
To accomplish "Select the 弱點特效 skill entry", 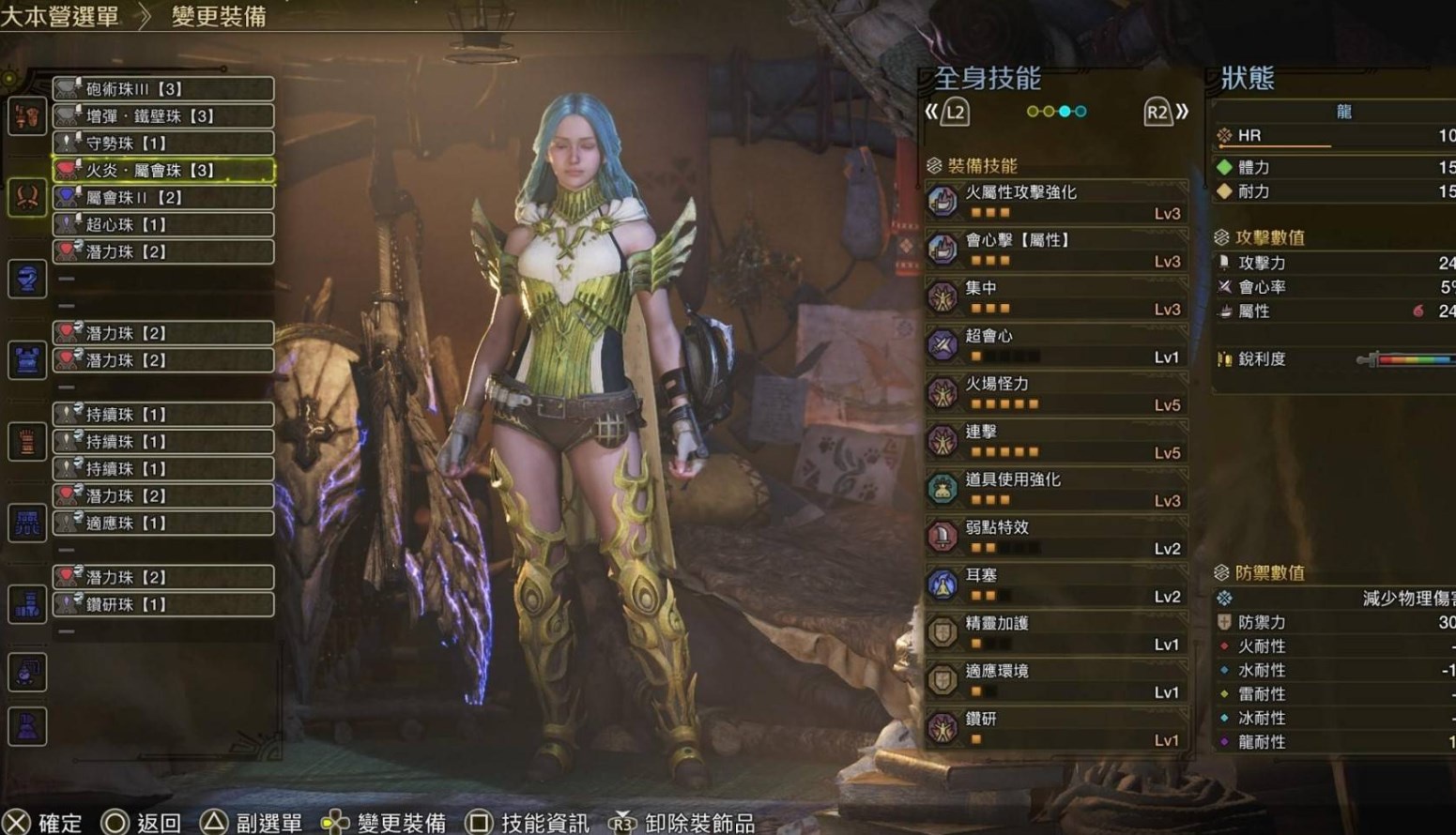I will pos(1057,536).
